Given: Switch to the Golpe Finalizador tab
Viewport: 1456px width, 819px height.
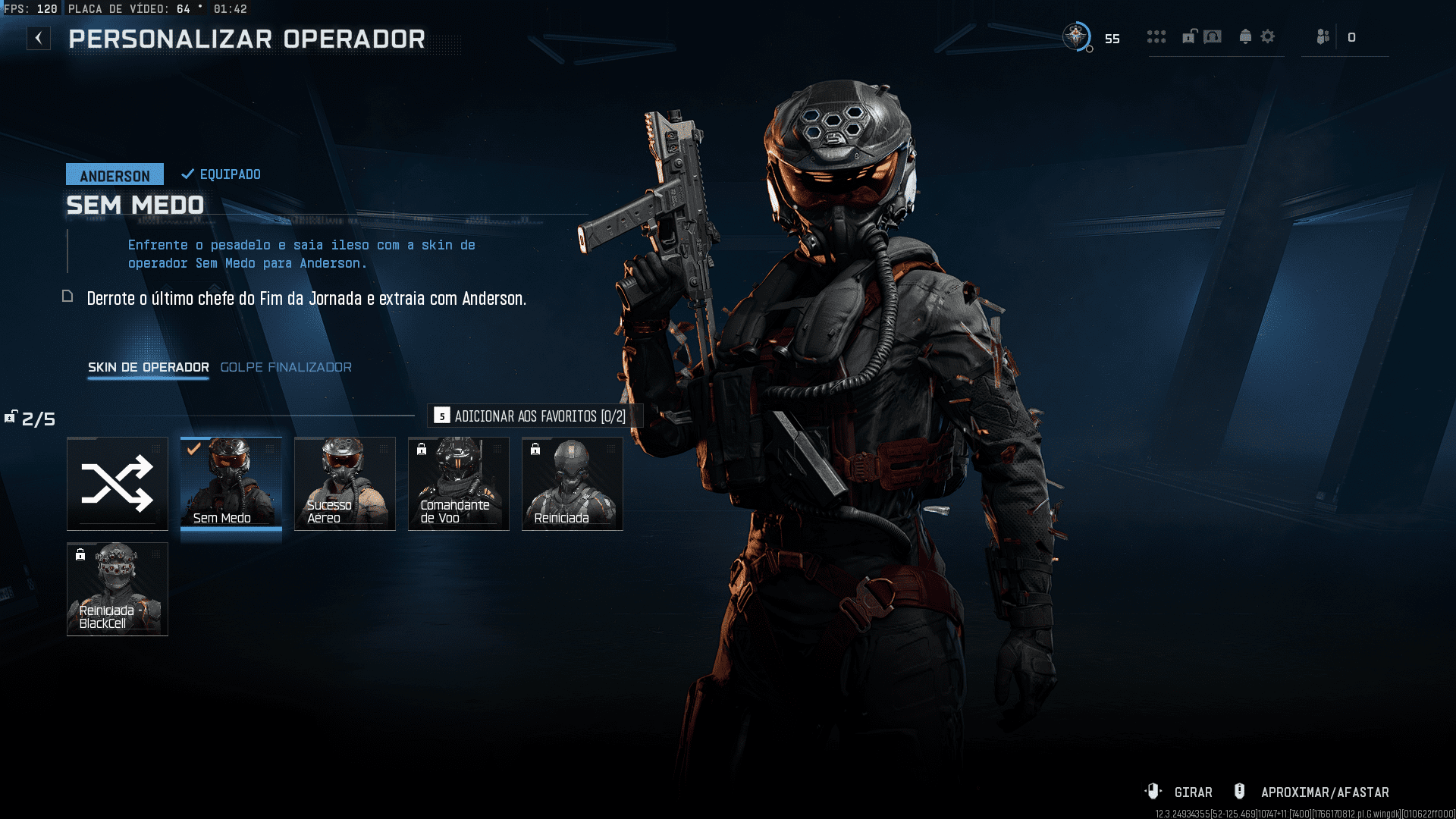Looking at the screenshot, I should (285, 367).
